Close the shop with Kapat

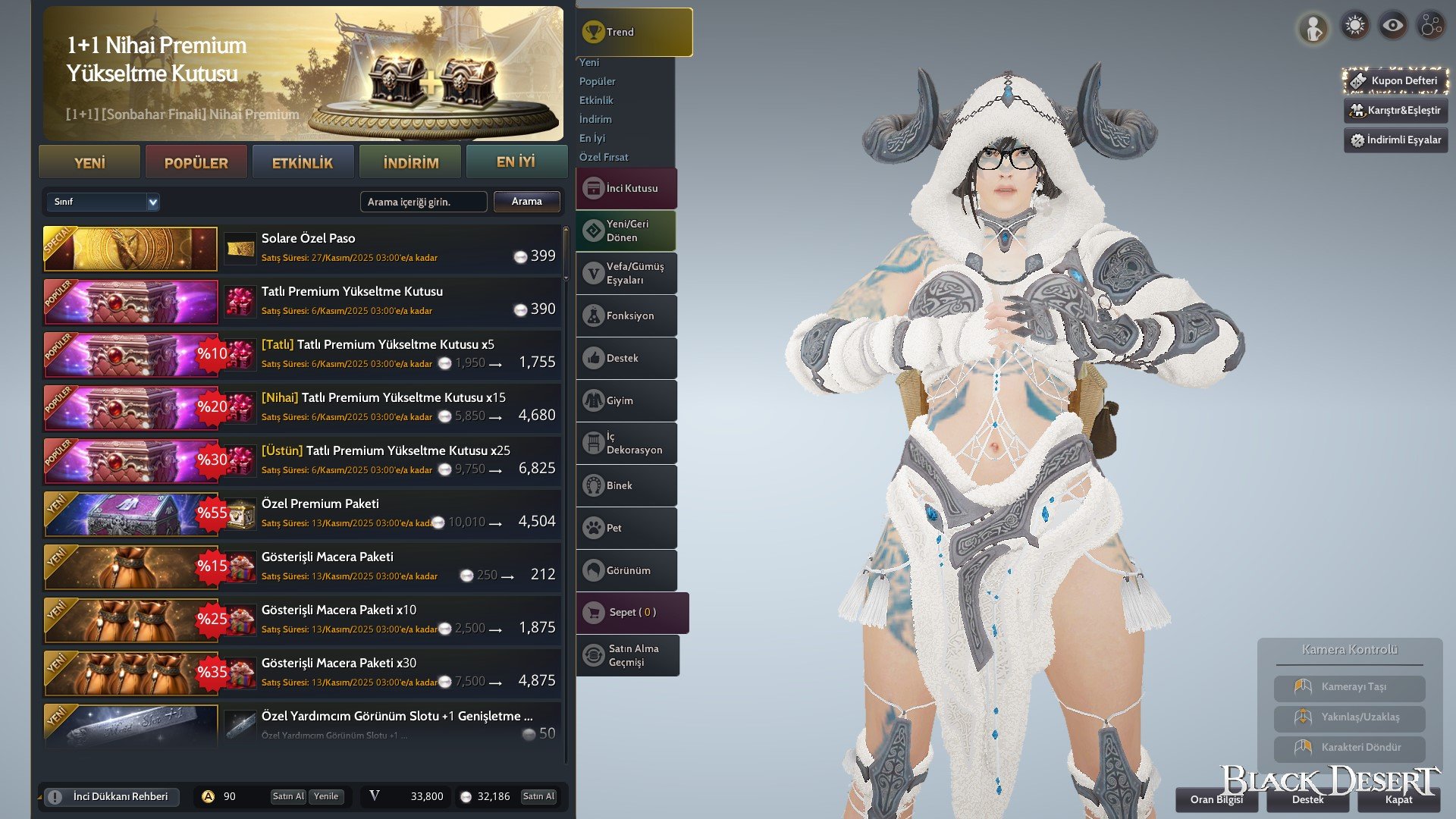(x=1398, y=799)
